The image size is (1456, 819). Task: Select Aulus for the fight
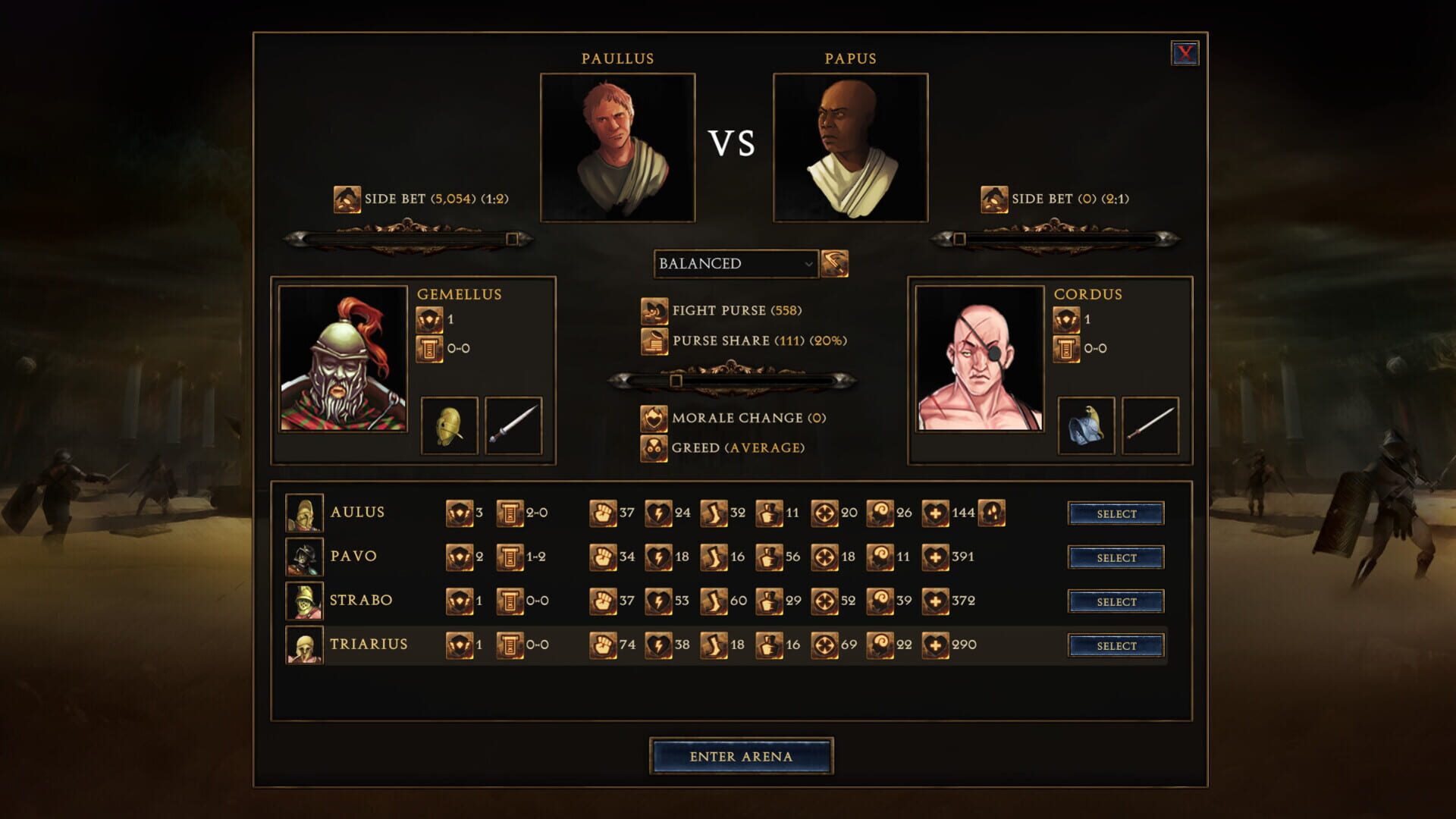(x=1115, y=513)
